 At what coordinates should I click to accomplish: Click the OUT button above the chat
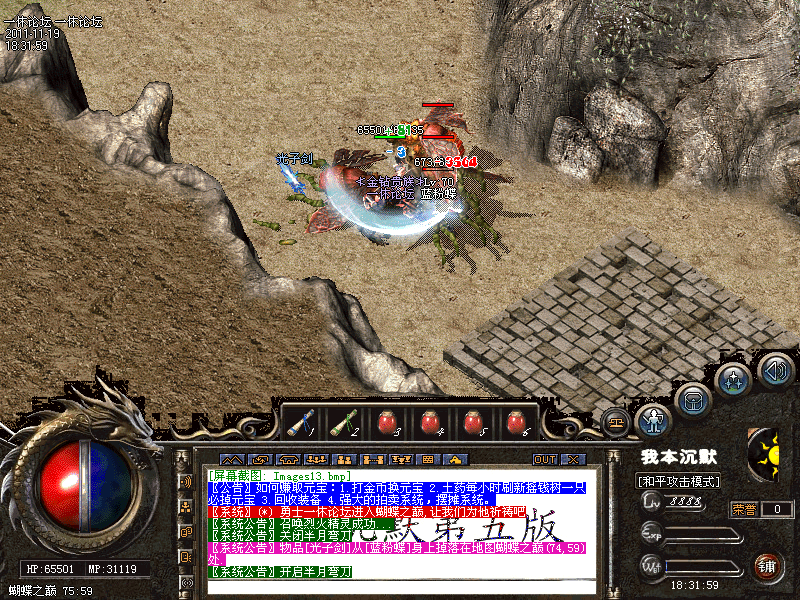[x=544, y=459]
